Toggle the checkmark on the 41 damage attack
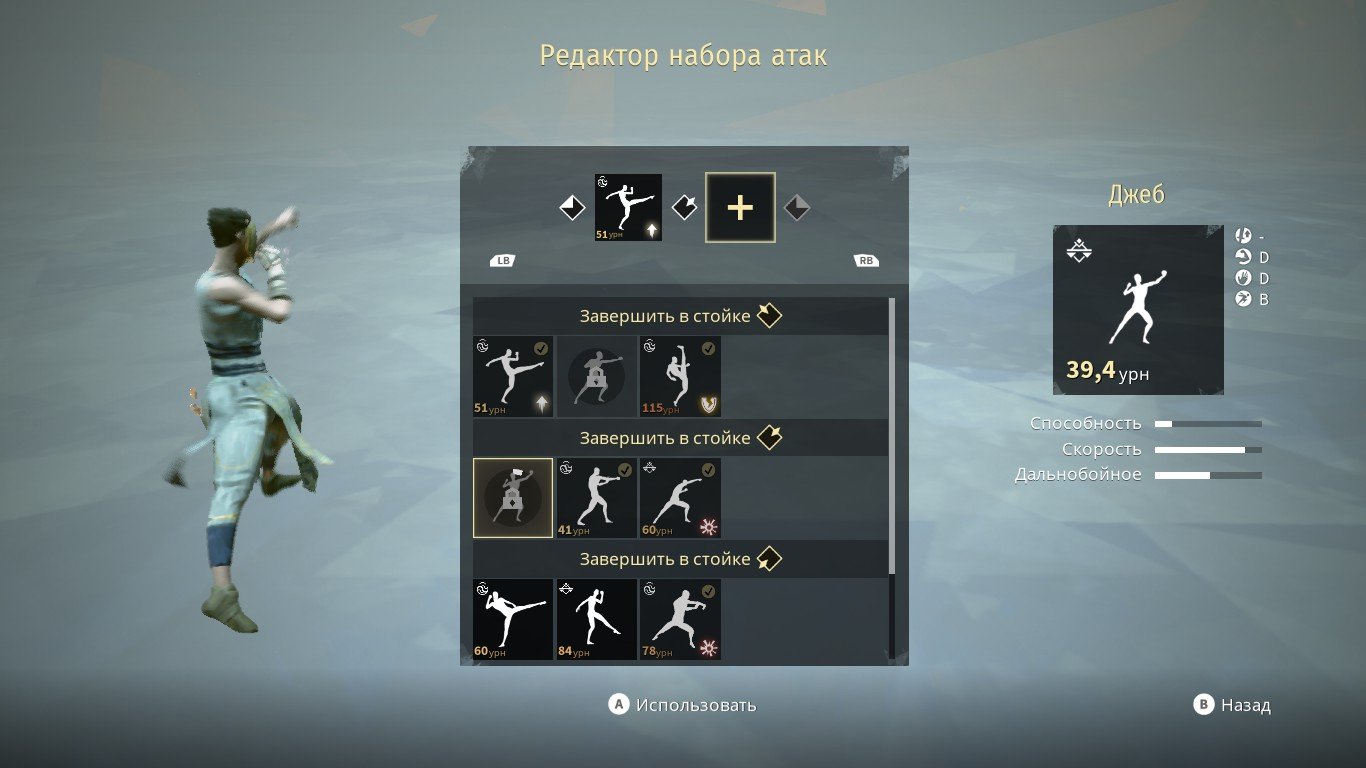The height and width of the screenshot is (768, 1366). click(627, 470)
